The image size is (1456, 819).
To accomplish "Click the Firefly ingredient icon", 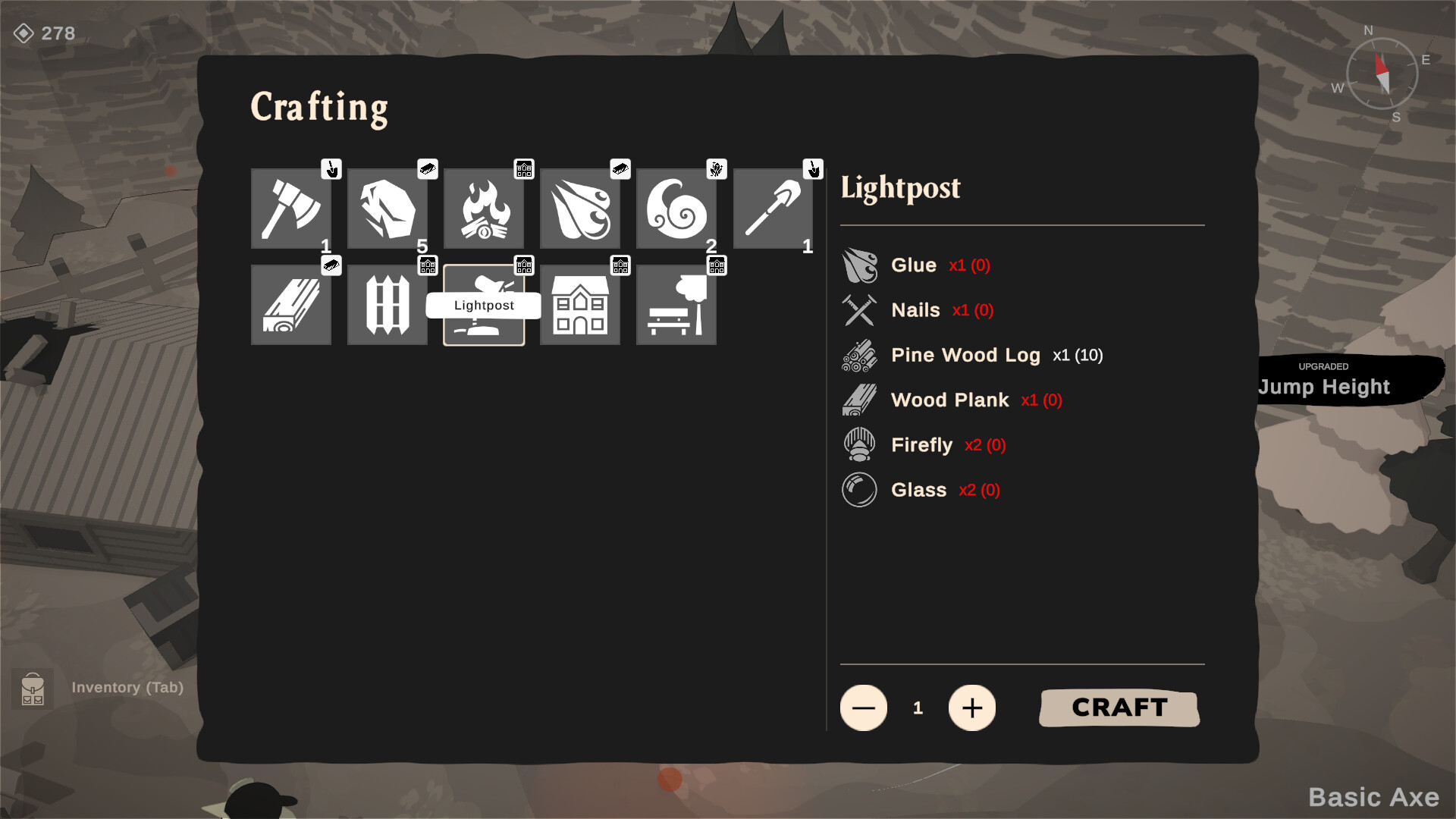I will coord(859,444).
